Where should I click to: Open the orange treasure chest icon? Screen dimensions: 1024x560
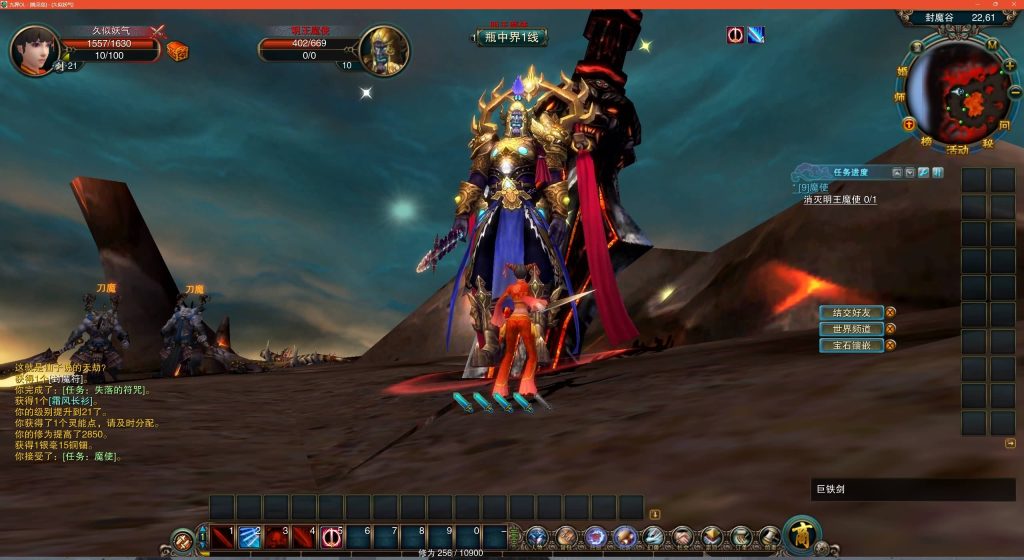click(177, 51)
